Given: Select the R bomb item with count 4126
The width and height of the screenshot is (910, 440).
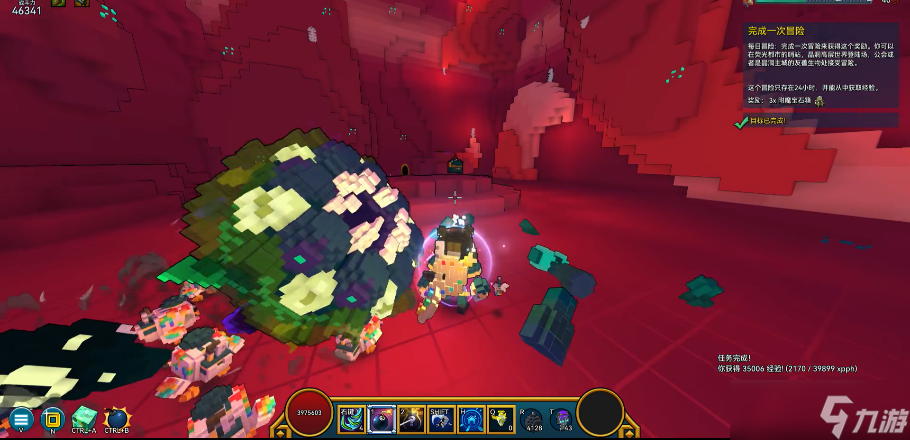Looking at the screenshot, I should tap(532, 418).
